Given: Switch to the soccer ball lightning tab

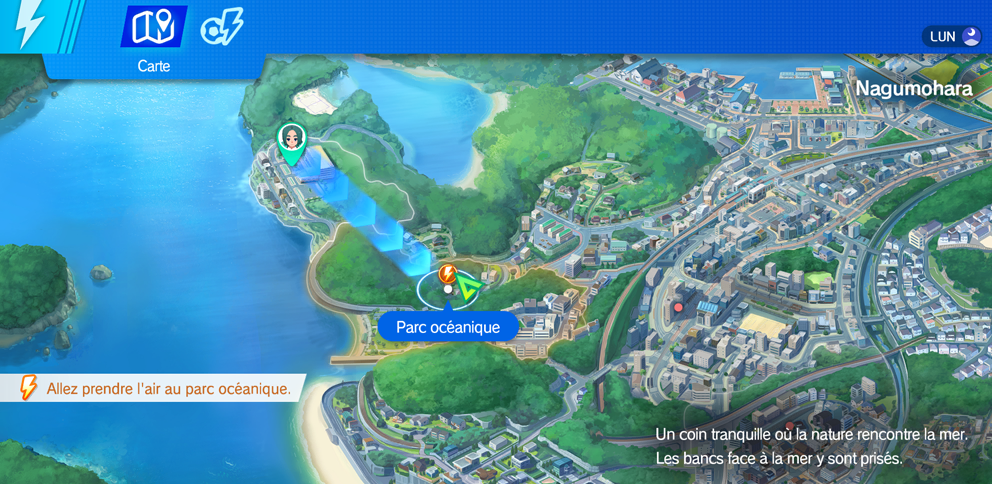Looking at the screenshot, I should click(221, 28).
